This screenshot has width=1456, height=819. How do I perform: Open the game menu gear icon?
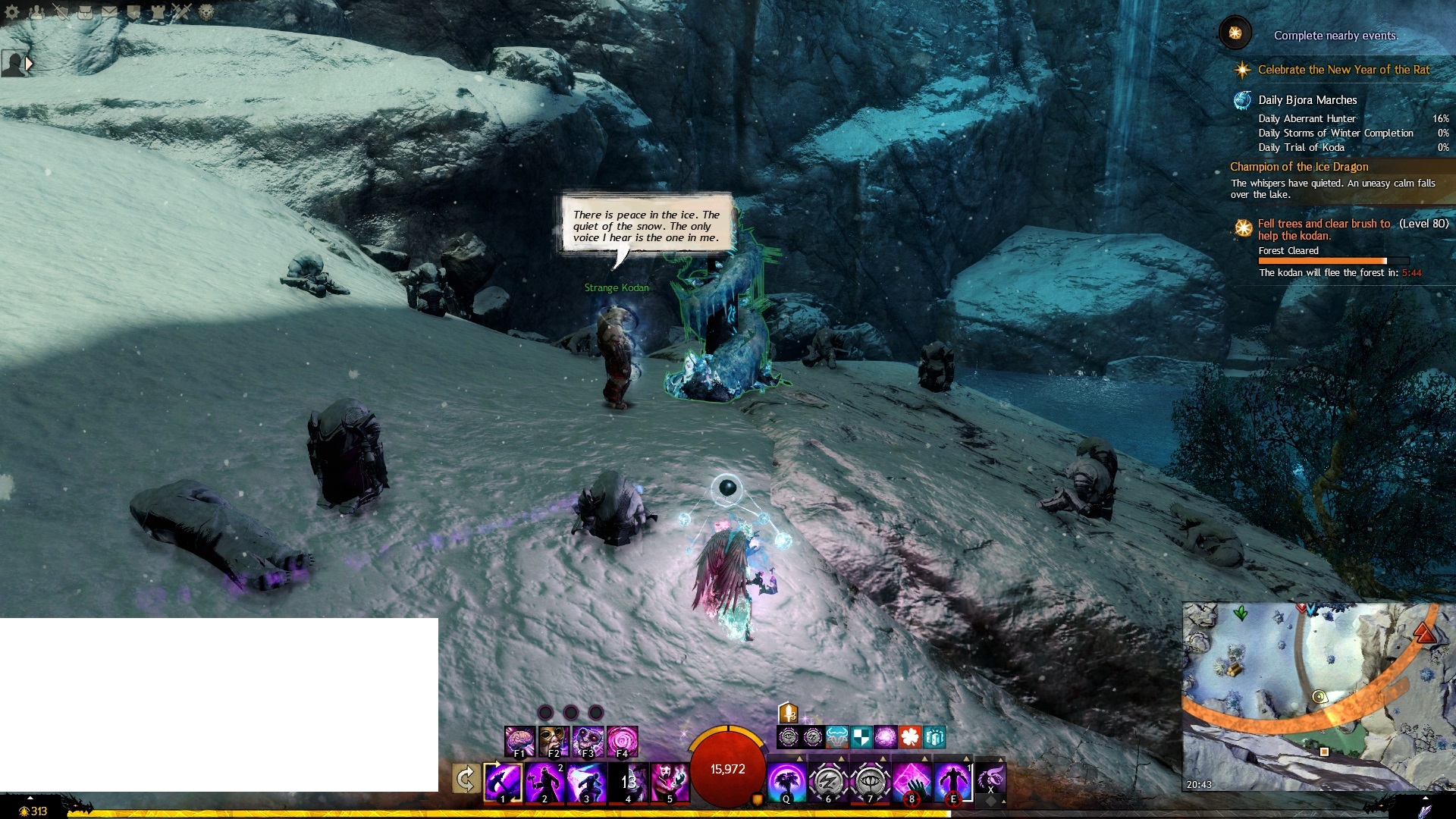(x=12, y=11)
